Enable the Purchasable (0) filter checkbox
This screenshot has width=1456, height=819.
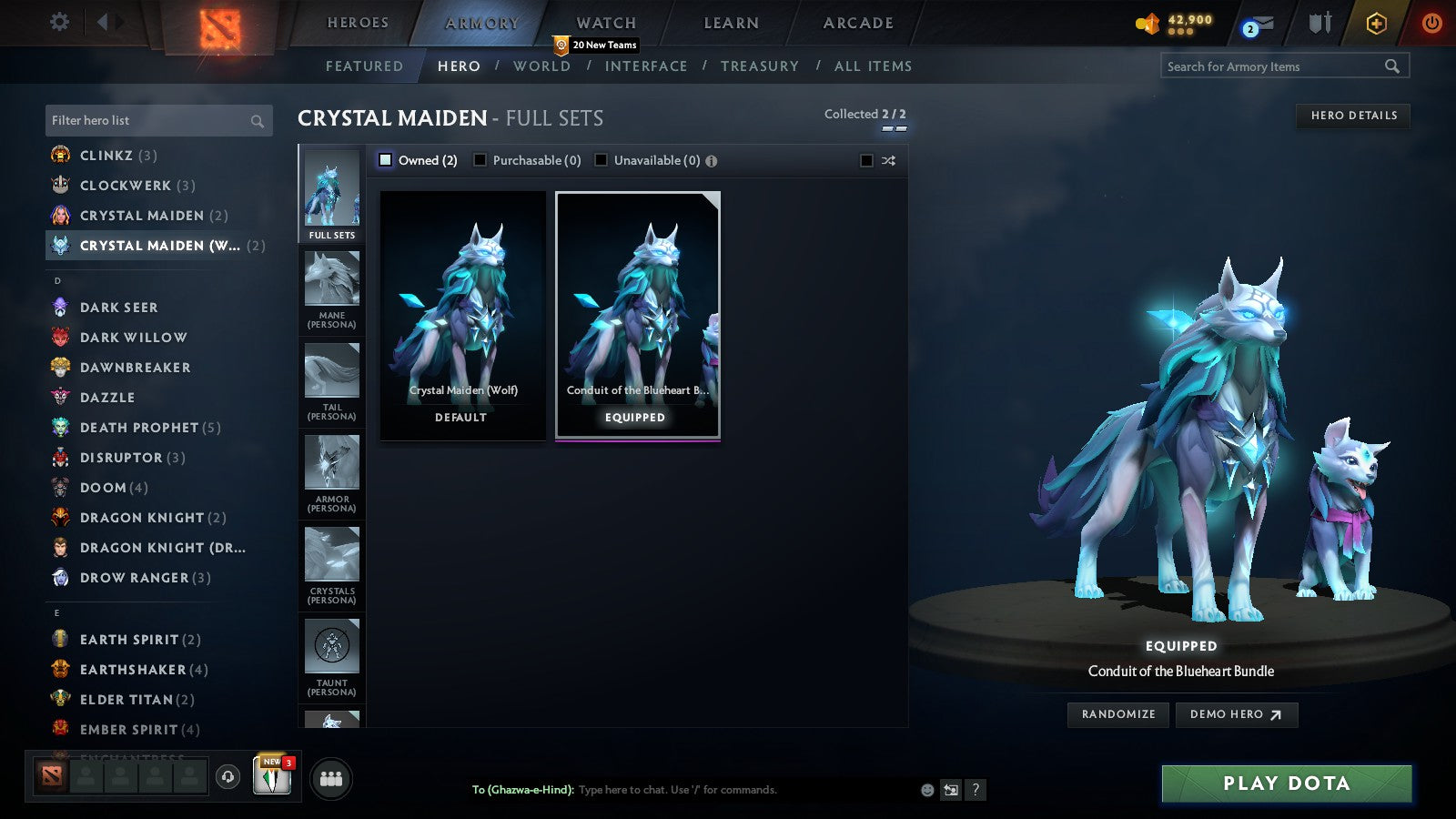coord(480,160)
